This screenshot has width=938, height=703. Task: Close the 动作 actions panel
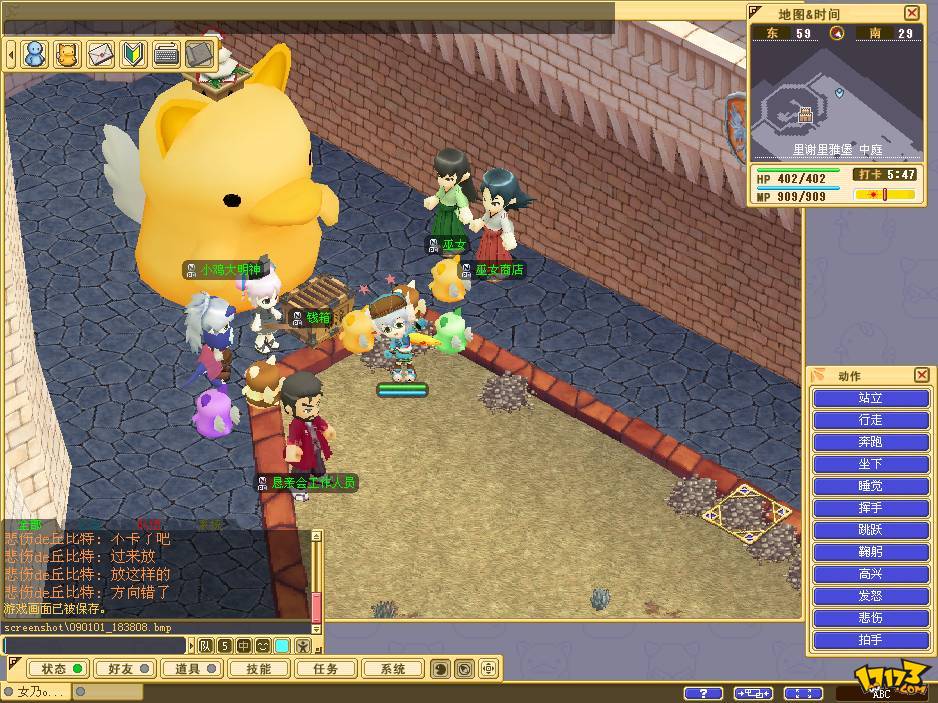[921, 375]
